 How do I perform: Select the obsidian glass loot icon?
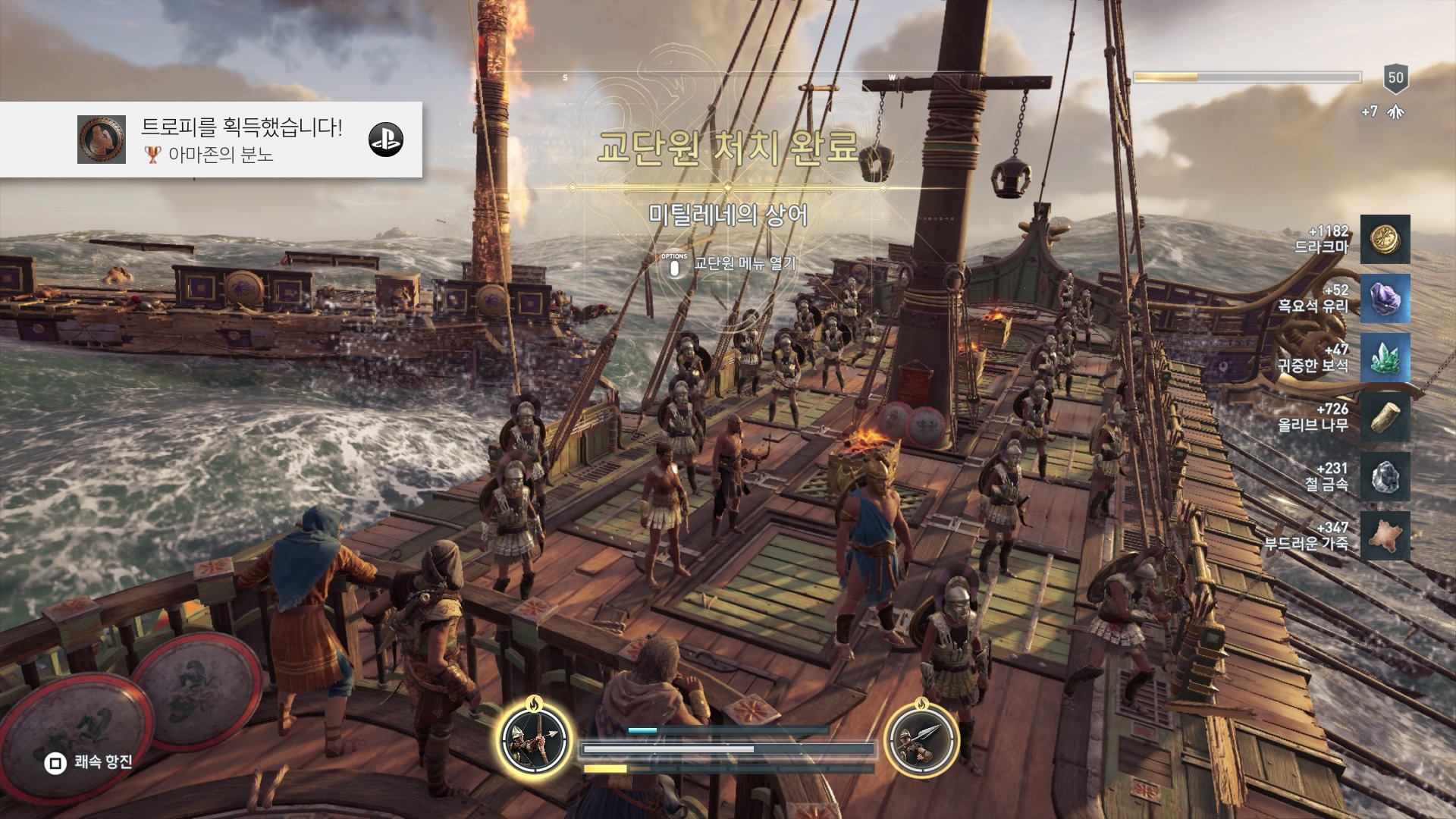click(1385, 299)
